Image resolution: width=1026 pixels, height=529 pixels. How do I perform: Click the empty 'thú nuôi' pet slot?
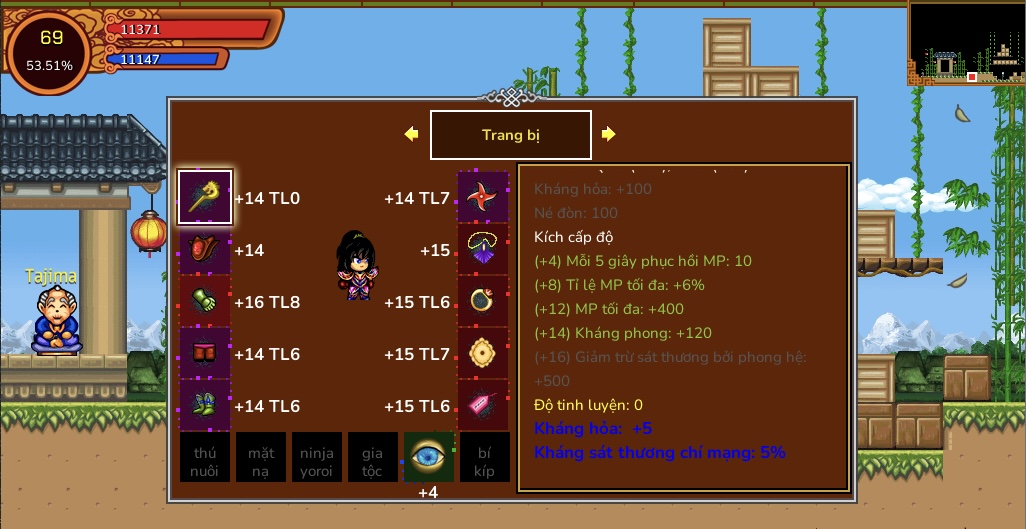click(205, 457)
